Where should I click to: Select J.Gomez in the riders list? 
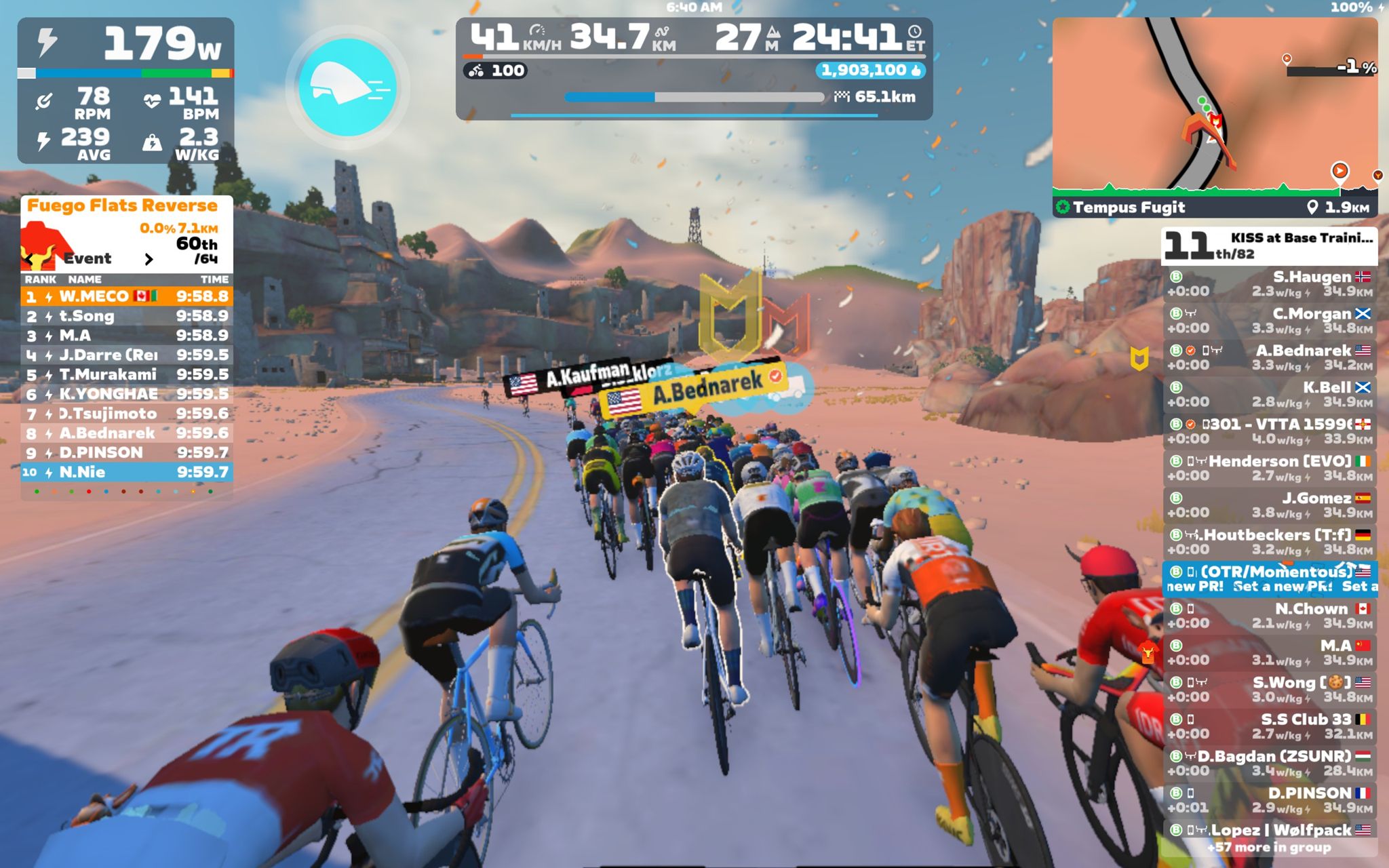pos(1270,505)
